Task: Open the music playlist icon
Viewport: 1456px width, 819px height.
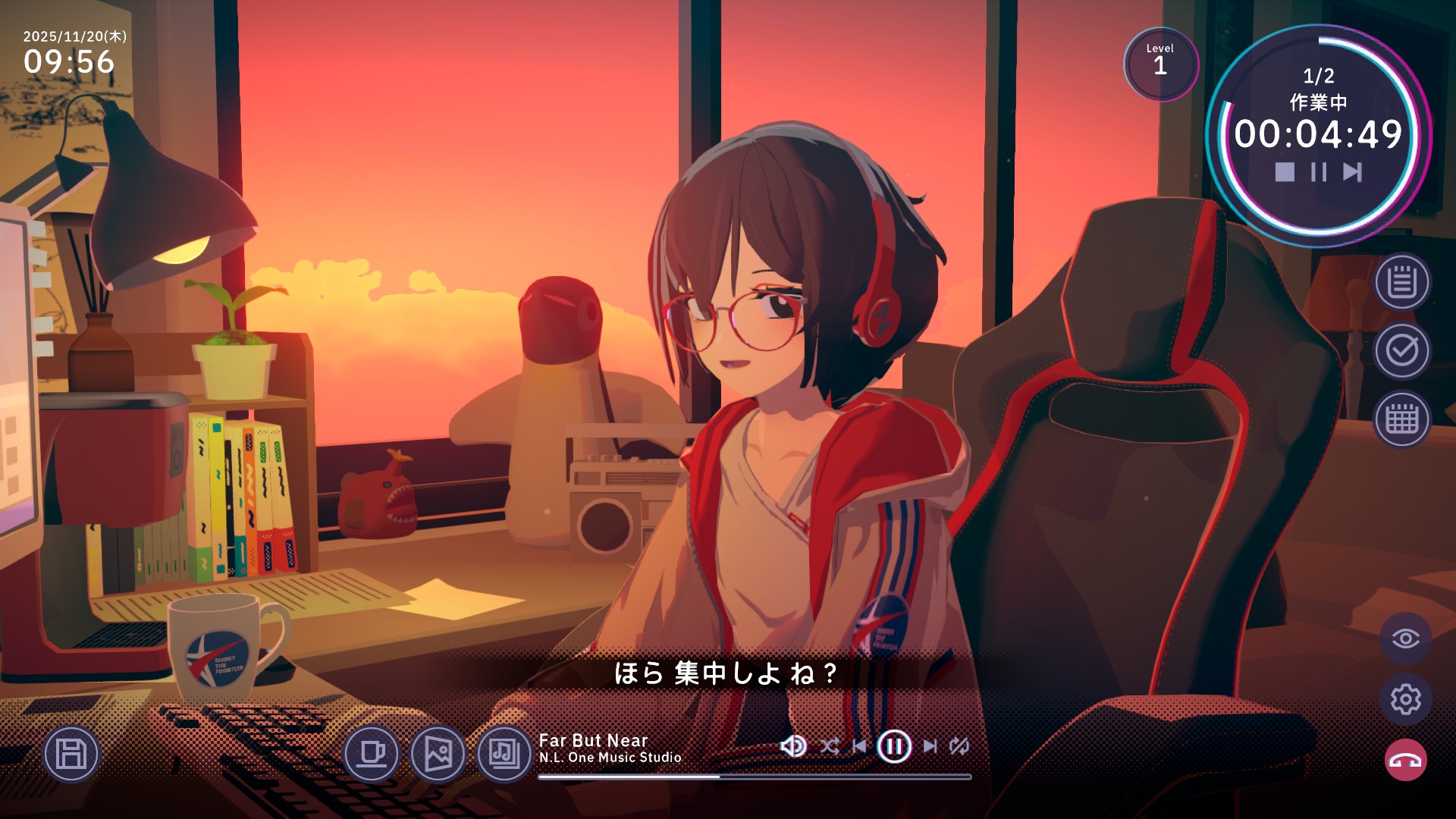Action: click(504, 754)
